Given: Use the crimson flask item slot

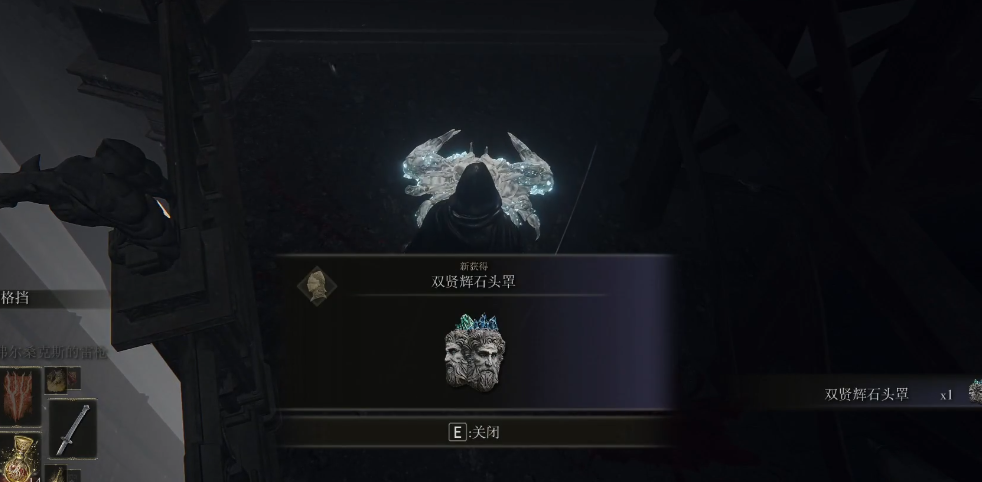Looking at the screenshot, I should point(18,461).
